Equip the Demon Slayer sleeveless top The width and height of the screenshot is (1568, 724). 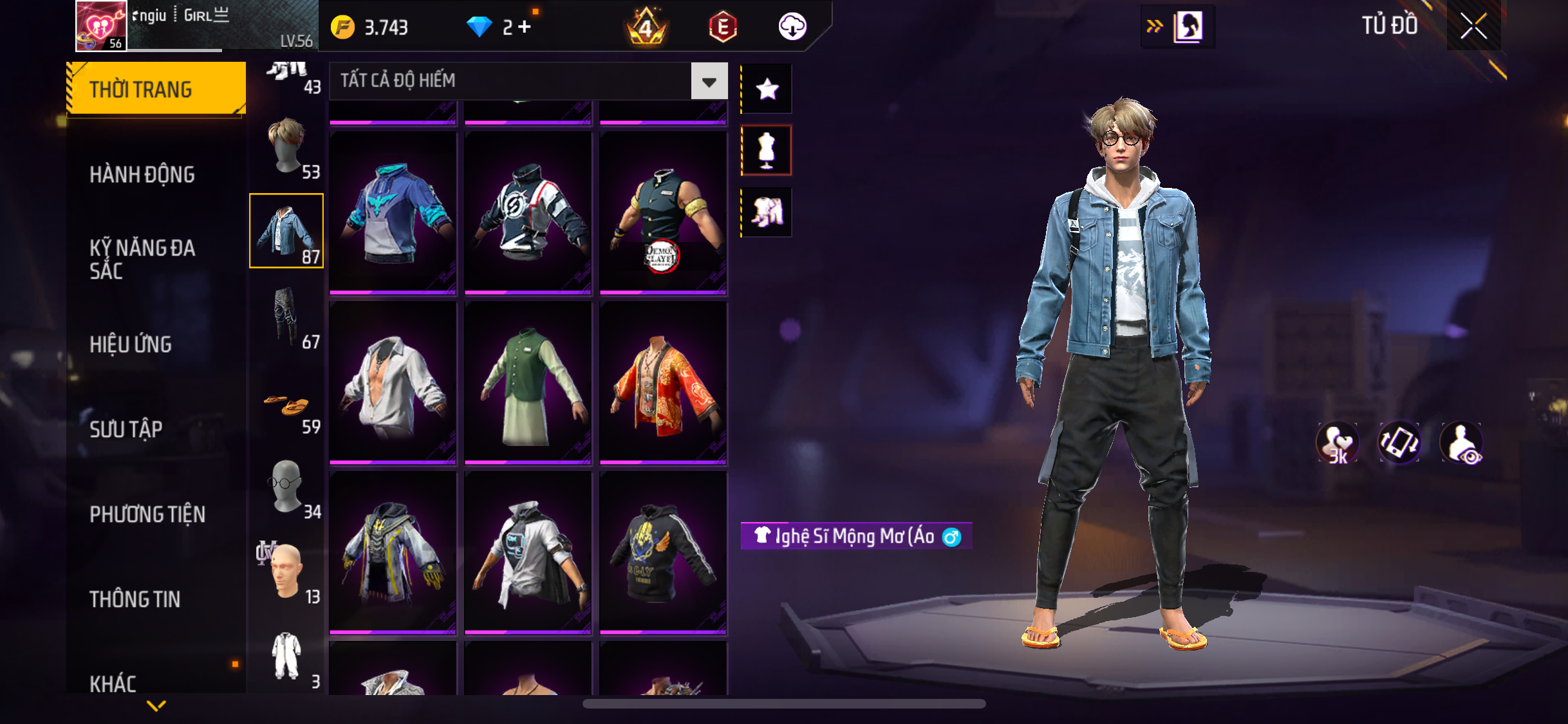[x=663, y=213]
